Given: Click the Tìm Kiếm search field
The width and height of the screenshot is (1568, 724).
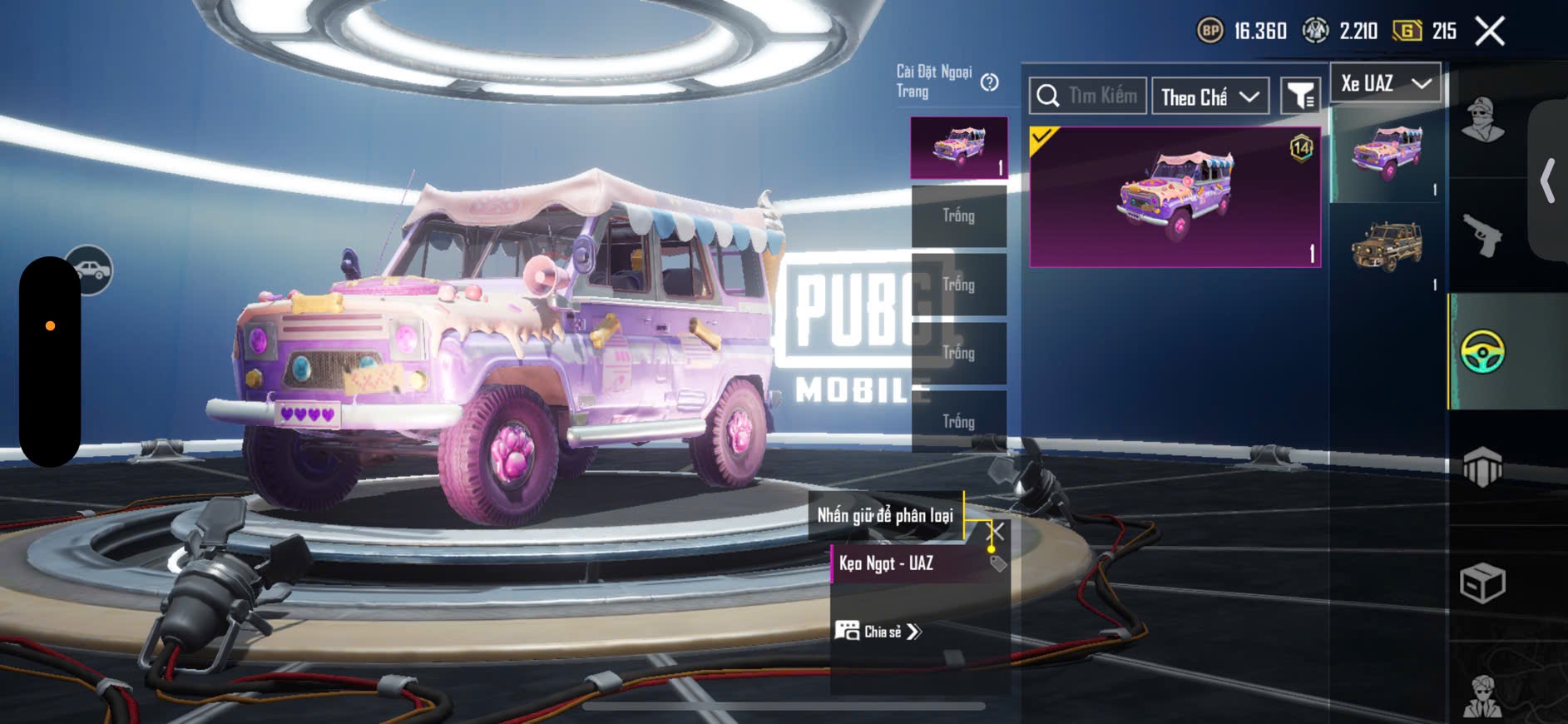Looking at the screenshot, I should [x=1088, y=97].
